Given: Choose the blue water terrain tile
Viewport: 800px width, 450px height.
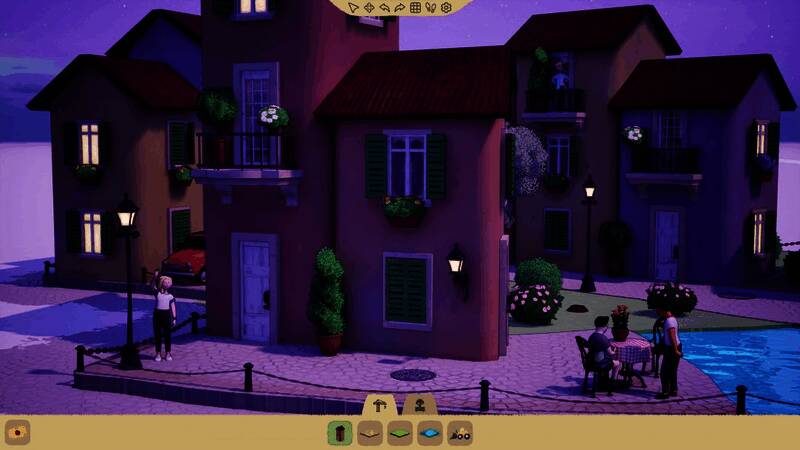Looking at the screenshot, I should coord(430,434).
